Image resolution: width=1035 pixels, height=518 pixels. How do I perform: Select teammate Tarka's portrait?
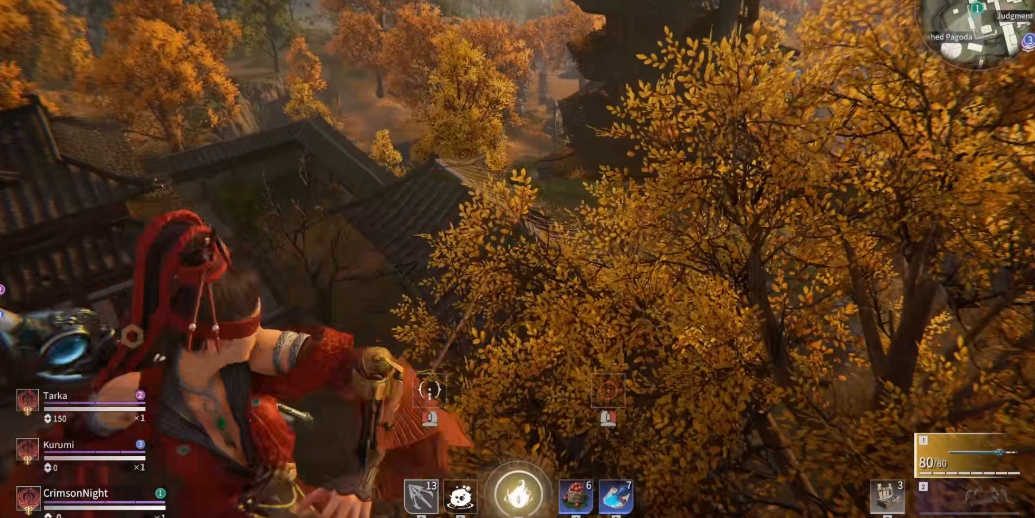coord(27,401)
